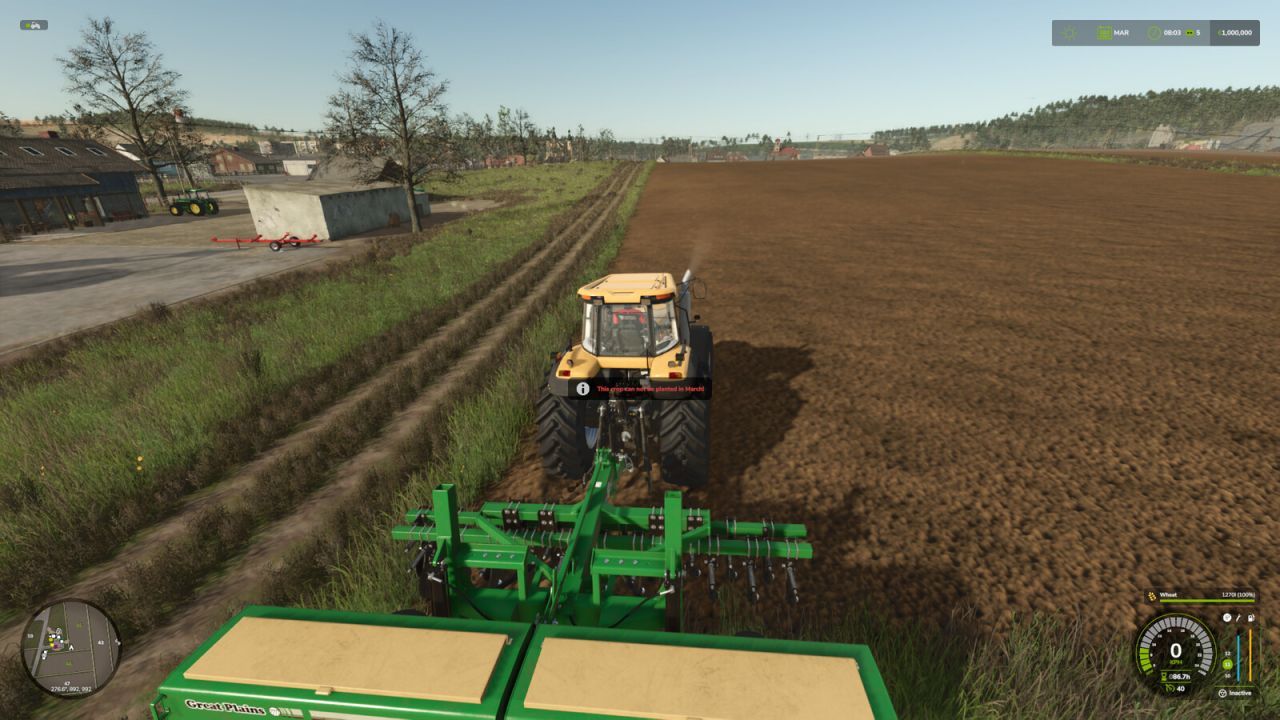1280x720 pixels.
Task: Toggle the Inactive AI helper indicator
Action: pos(1240,692)
